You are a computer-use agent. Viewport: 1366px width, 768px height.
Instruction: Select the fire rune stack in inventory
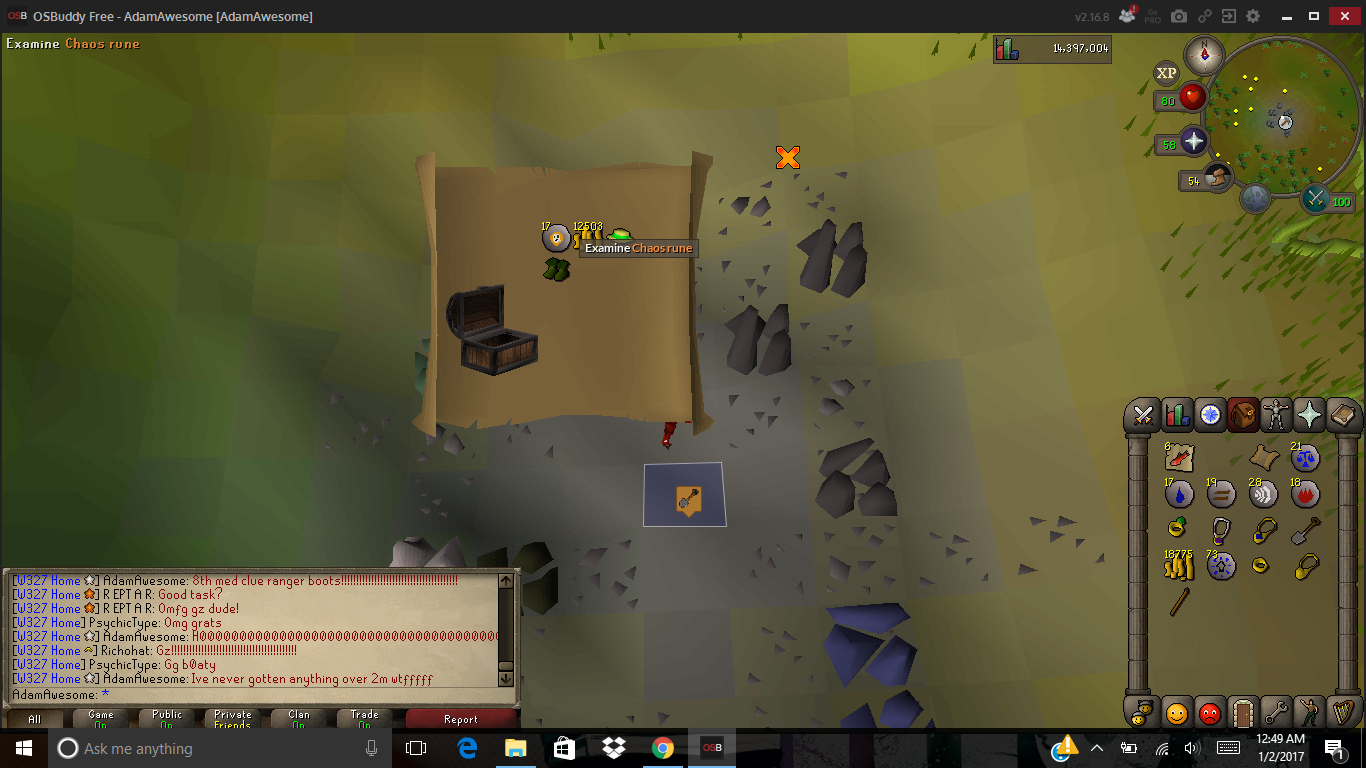click(x=1305, y=493)
